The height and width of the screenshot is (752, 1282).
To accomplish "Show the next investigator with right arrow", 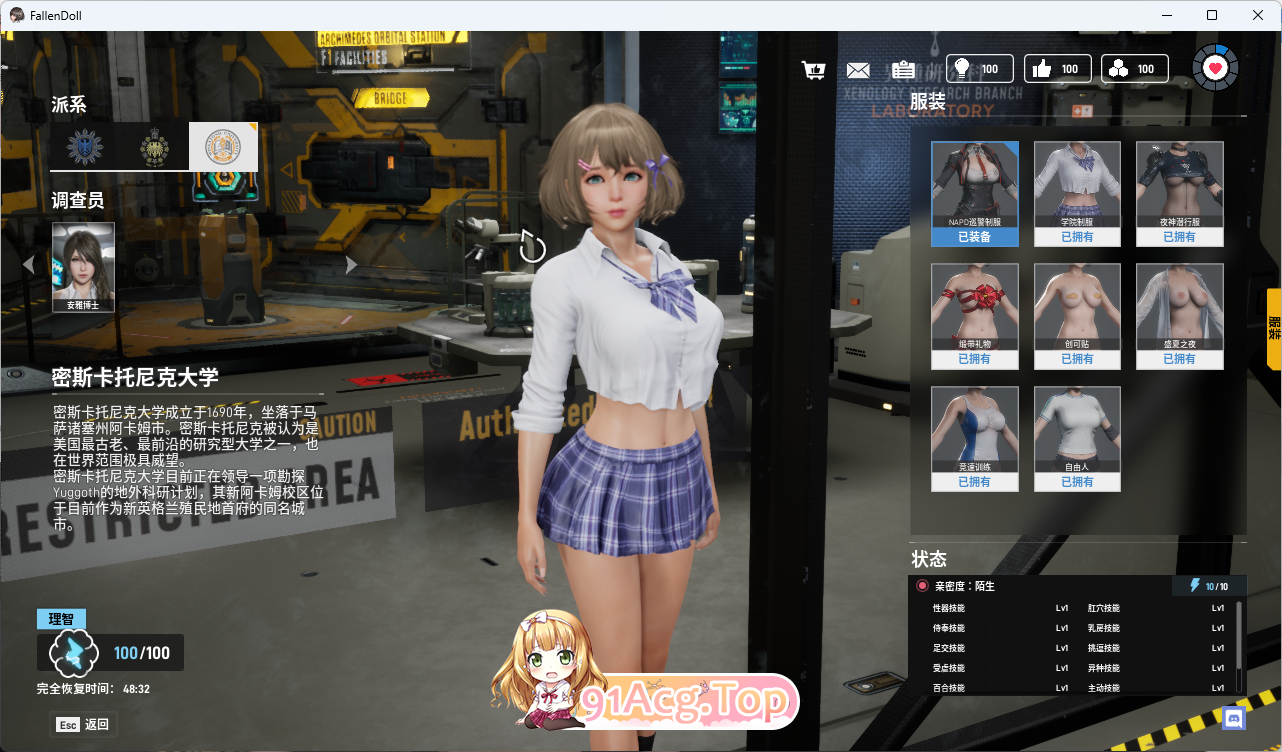I will tap(351, 265).
